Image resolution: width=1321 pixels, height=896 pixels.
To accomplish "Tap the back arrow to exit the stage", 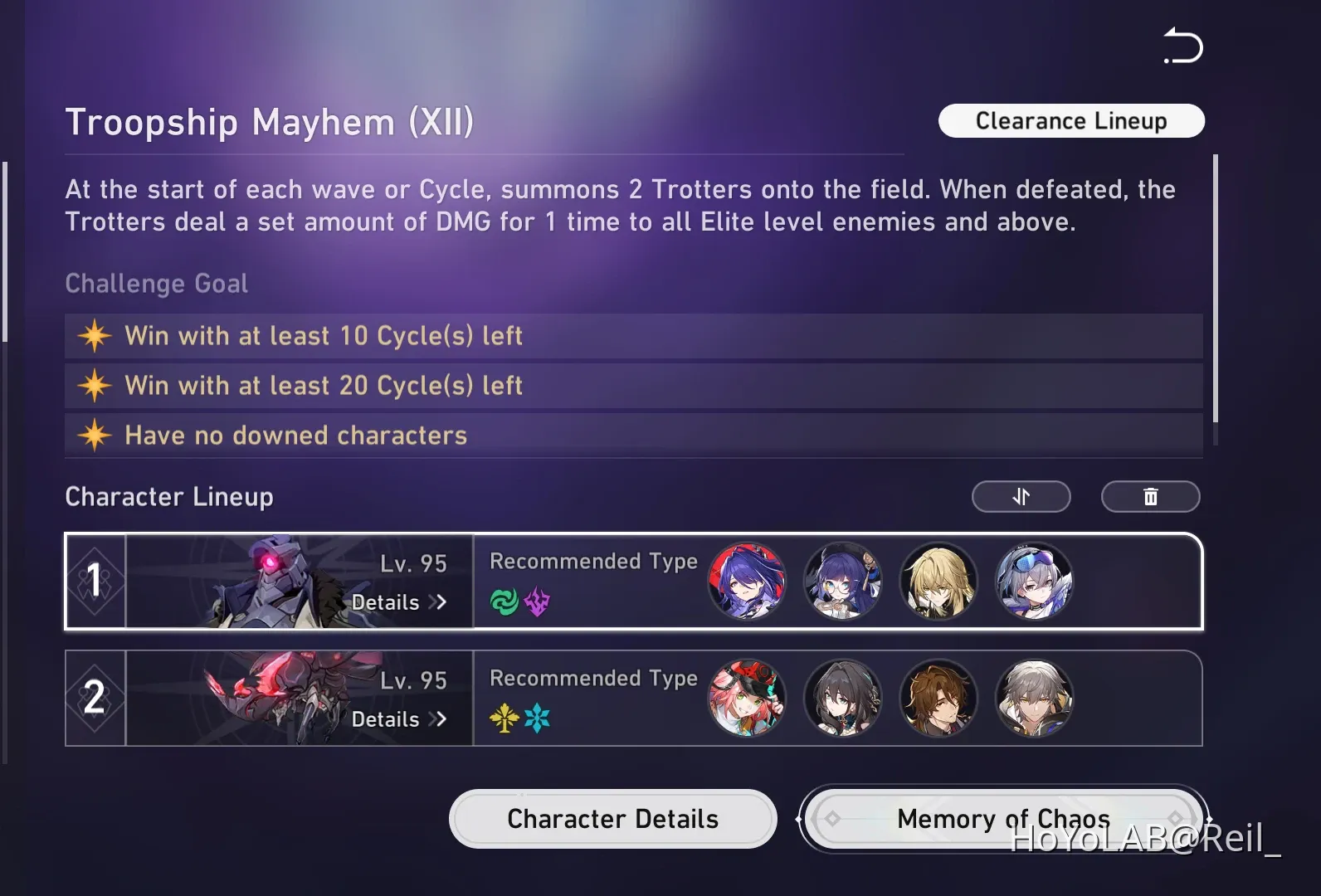I will [x=1183, y=46].
